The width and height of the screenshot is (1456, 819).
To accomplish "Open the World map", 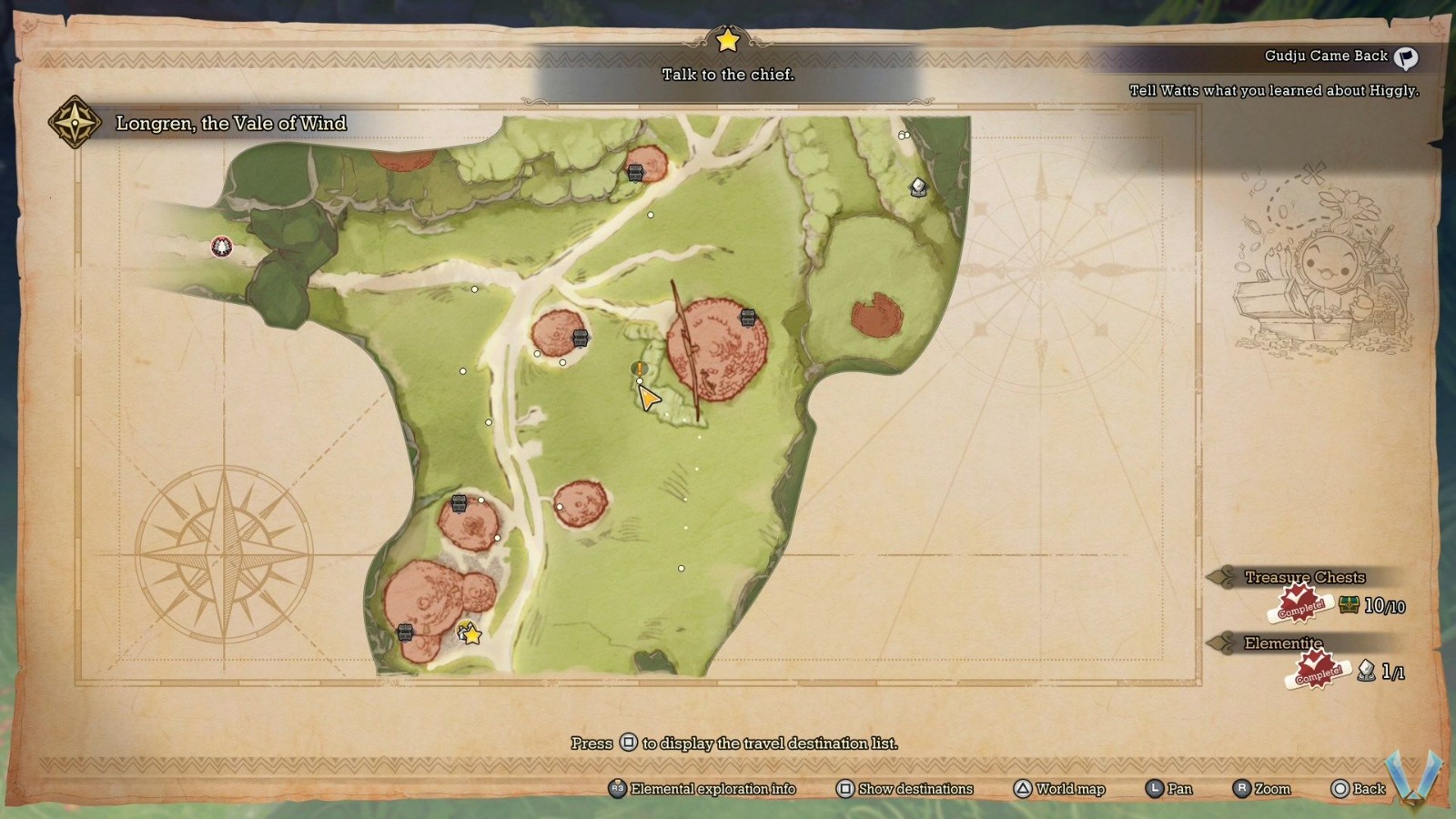I will coord(1060,789).
